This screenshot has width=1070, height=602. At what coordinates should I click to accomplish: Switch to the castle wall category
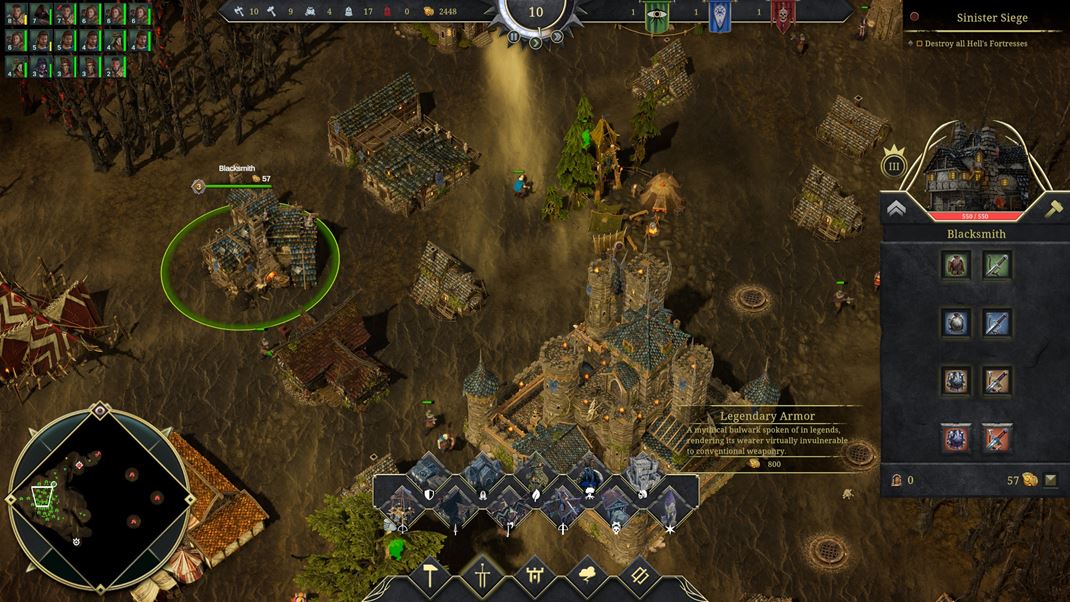pyautogui.click(x=535, y=577)
